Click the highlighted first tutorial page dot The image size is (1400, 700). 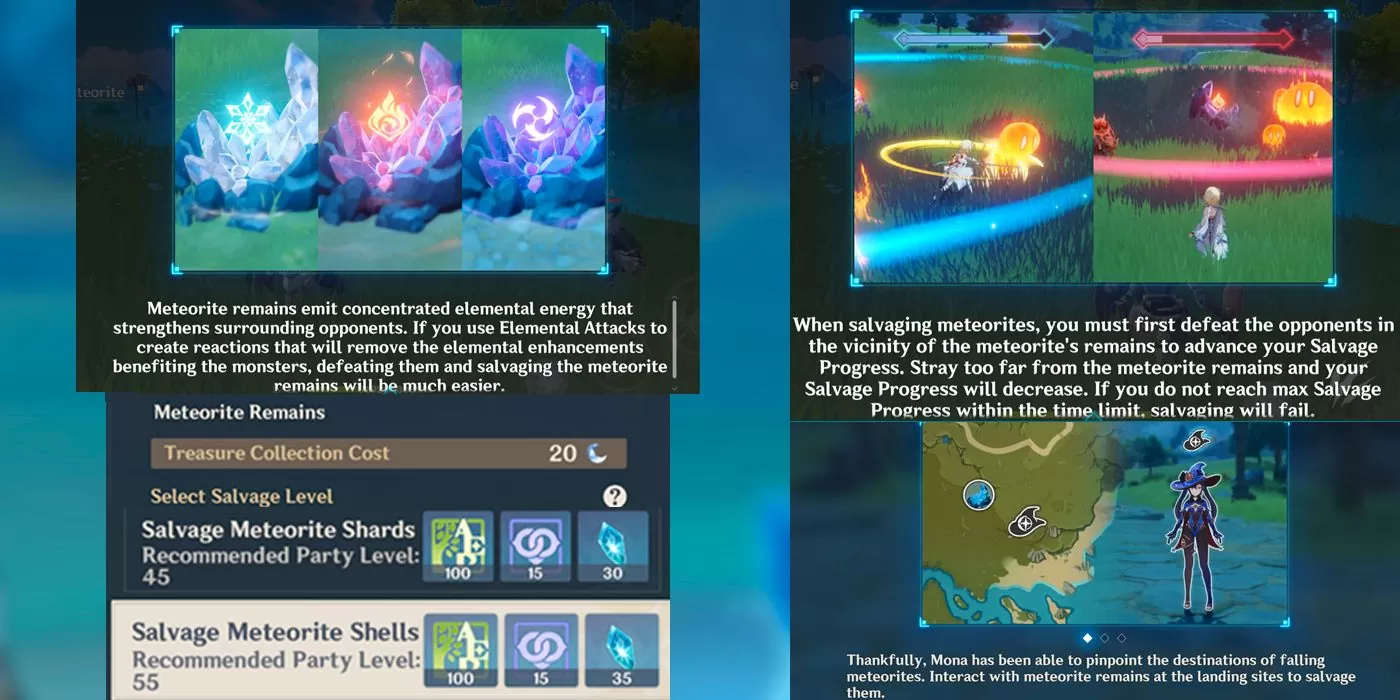(1087, 638)
